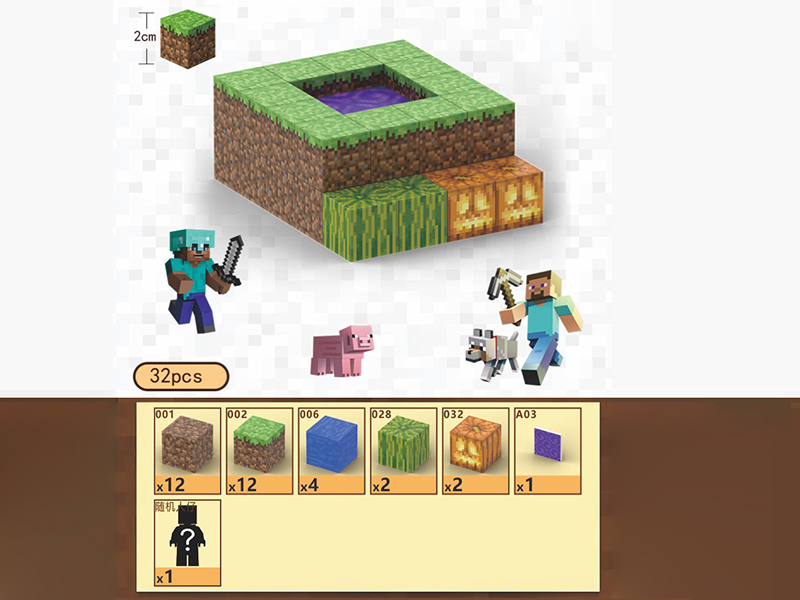Choose the jack-o'-lantern slot 032

475,450
